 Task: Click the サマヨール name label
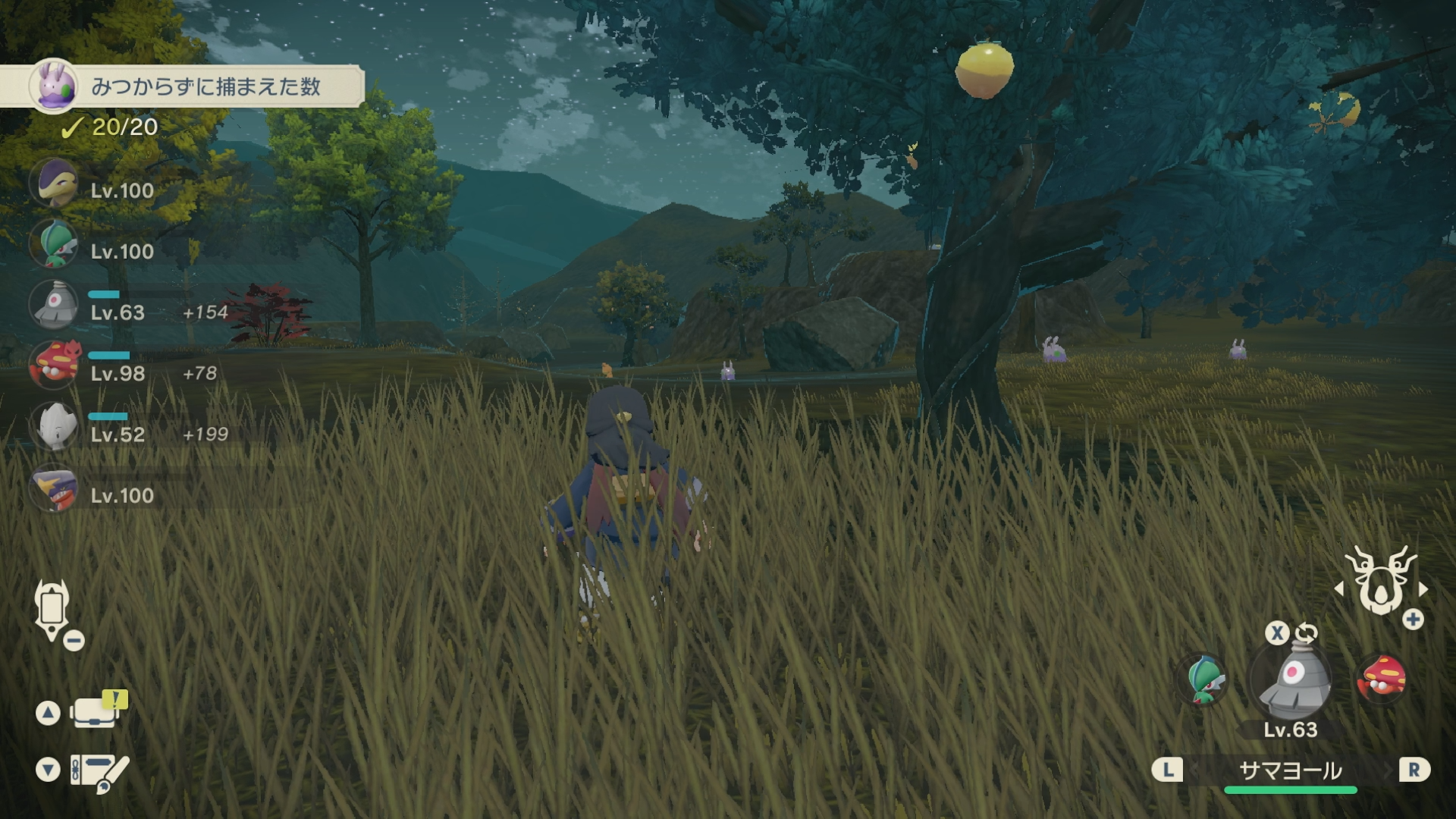coord(1290,771)
